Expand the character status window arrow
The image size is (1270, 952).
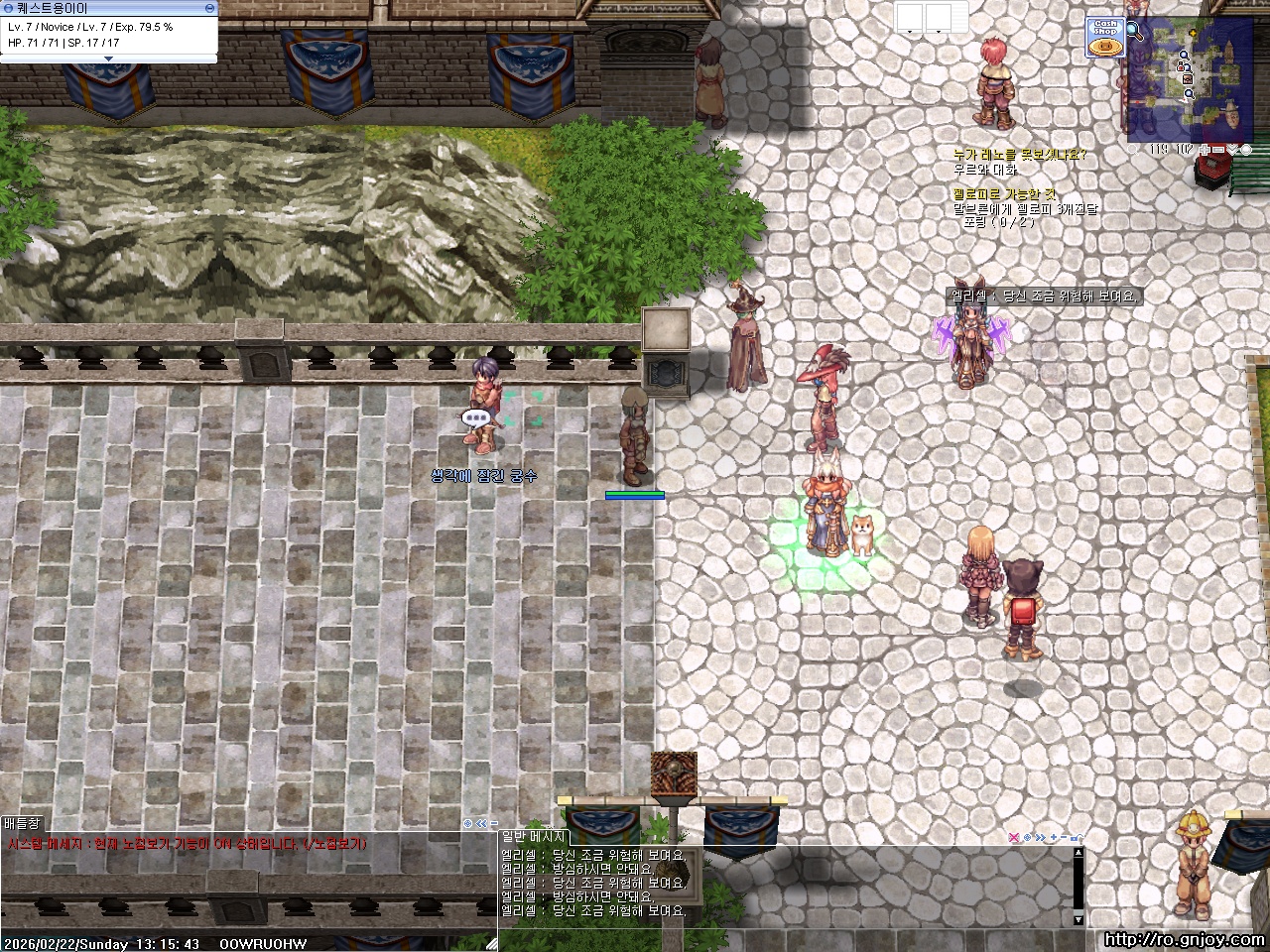coord(109,59)
